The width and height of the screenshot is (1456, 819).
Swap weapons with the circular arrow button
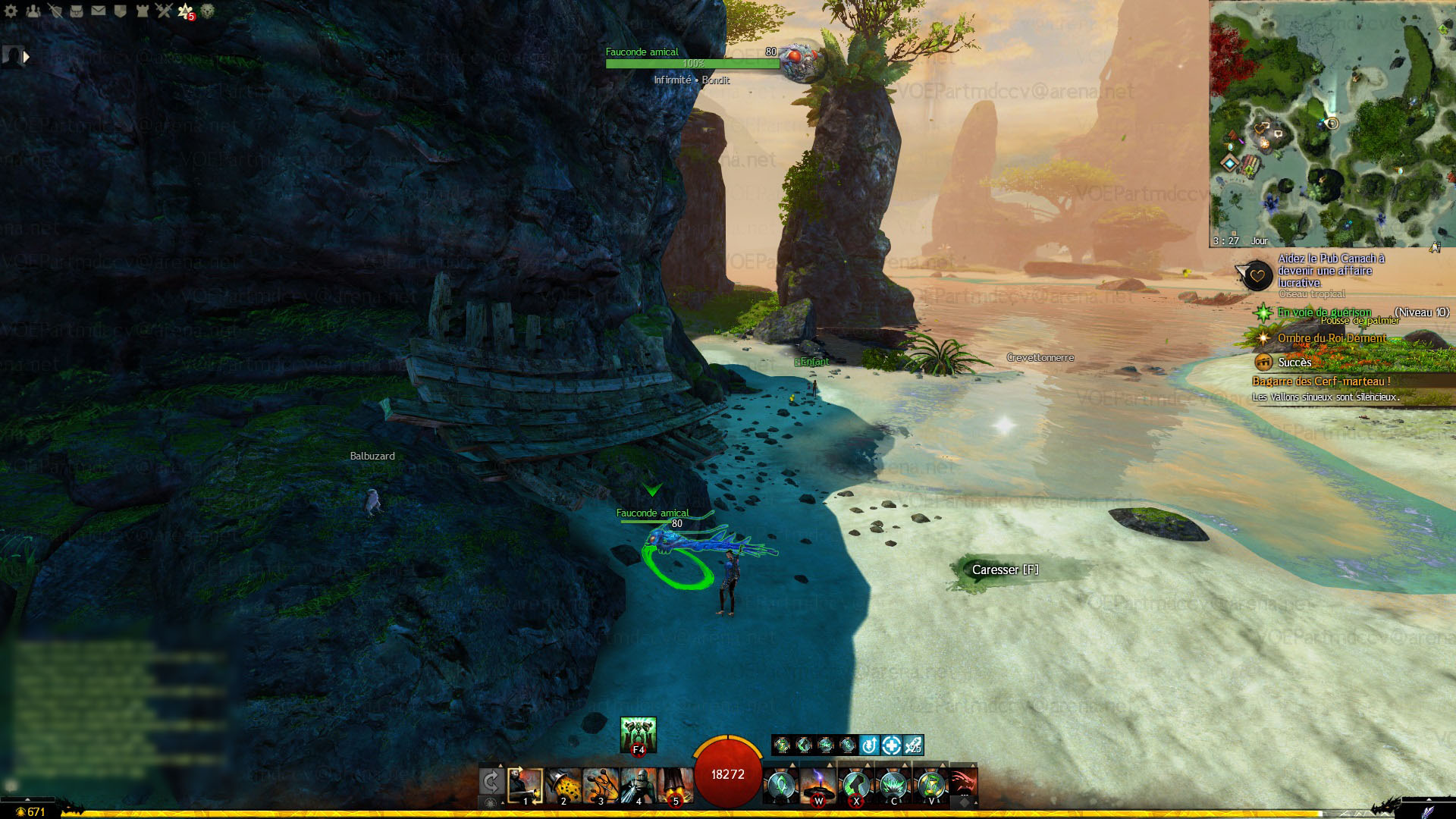(x=491, y=783)
